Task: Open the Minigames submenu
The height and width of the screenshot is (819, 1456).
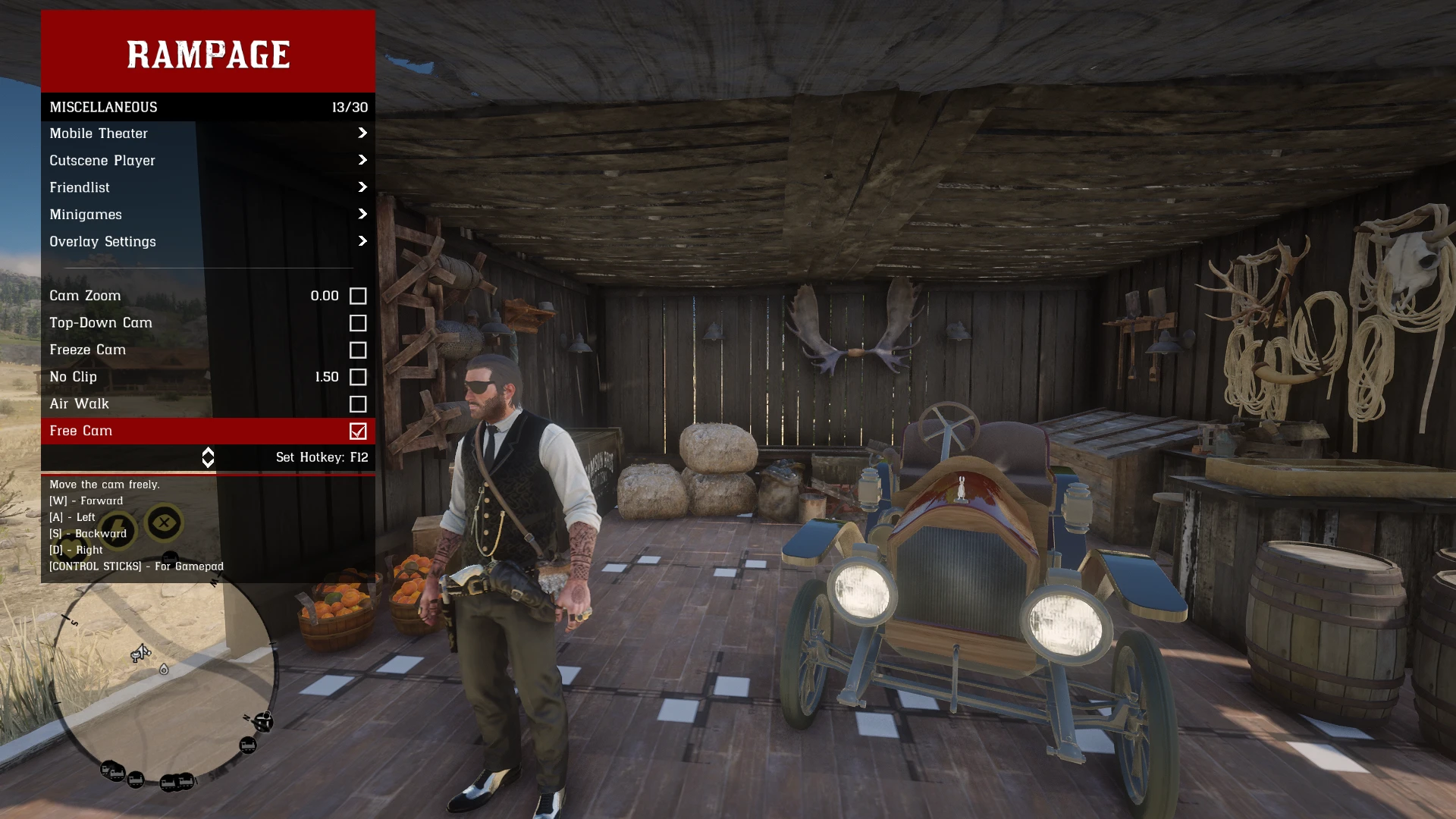Action: tap(208, 215)
